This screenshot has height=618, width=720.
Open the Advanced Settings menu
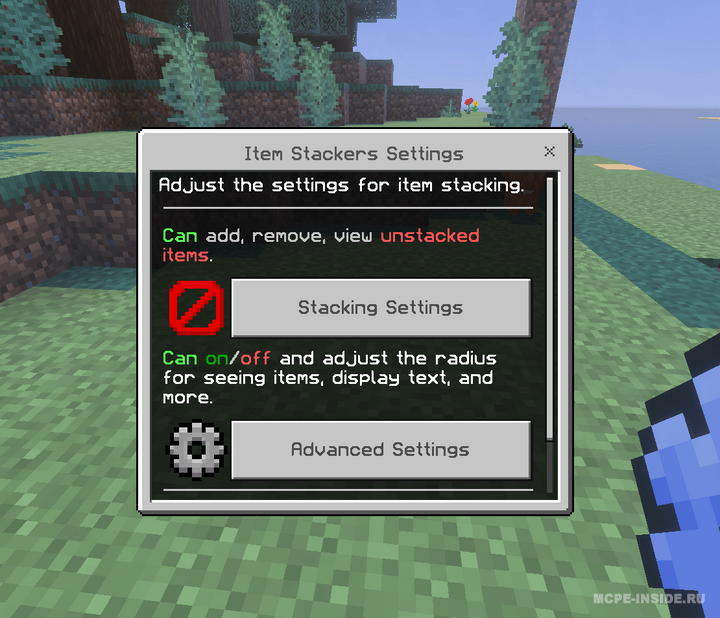pyautogui.click(x=380, y=450)
